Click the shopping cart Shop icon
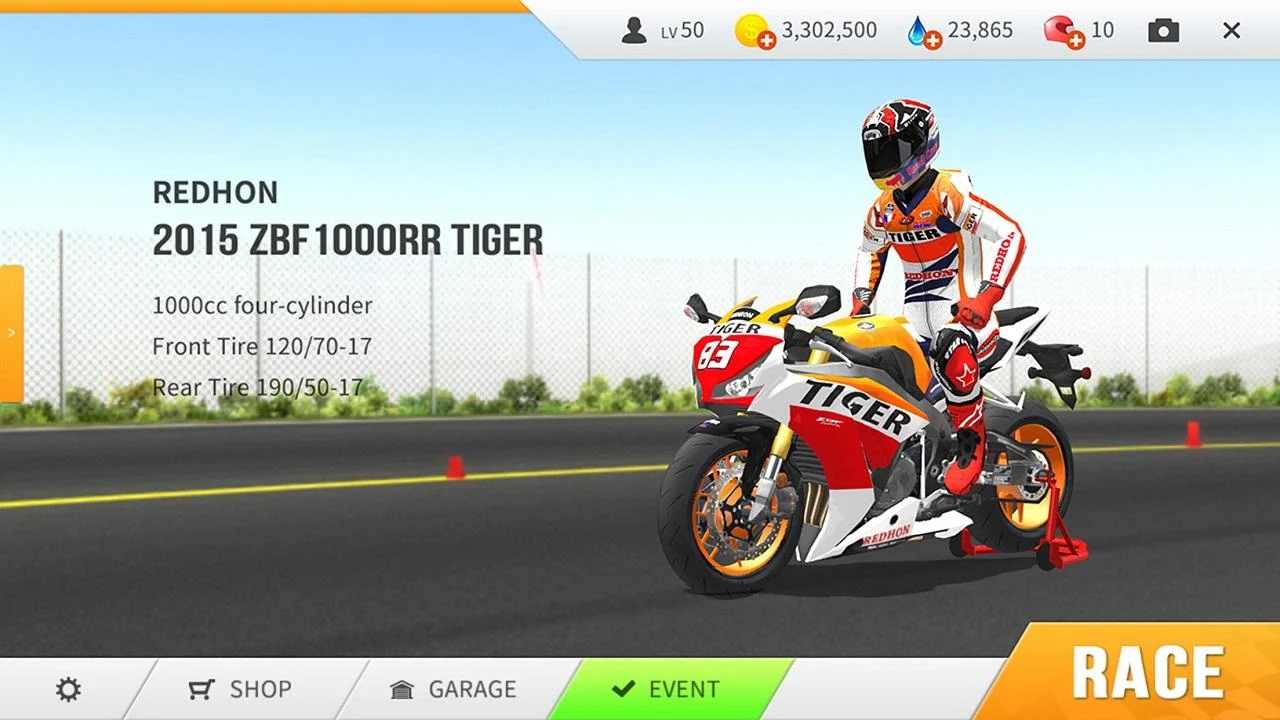Viewport: 1280px width, 720px height. click(x=201, y=689)
